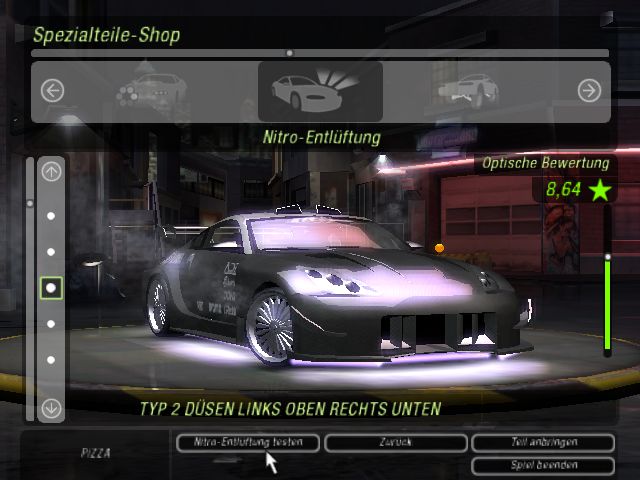Screen dimensions: 640x480
Task: Go back with the Zurück button
Action: (393, 441)
